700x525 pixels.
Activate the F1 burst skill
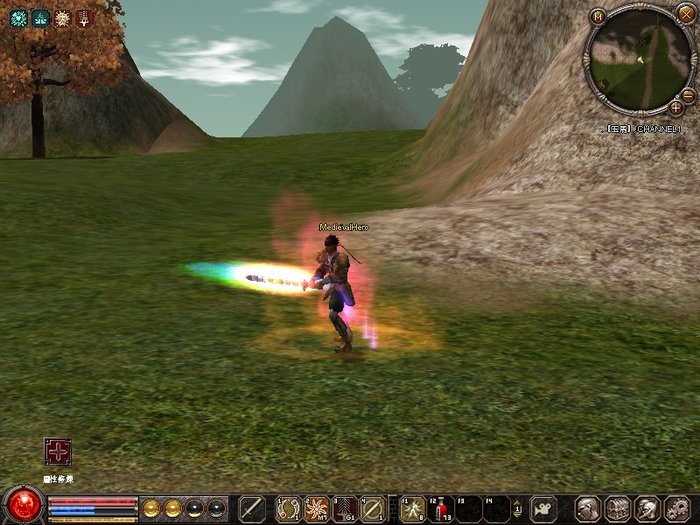[412, 509]
